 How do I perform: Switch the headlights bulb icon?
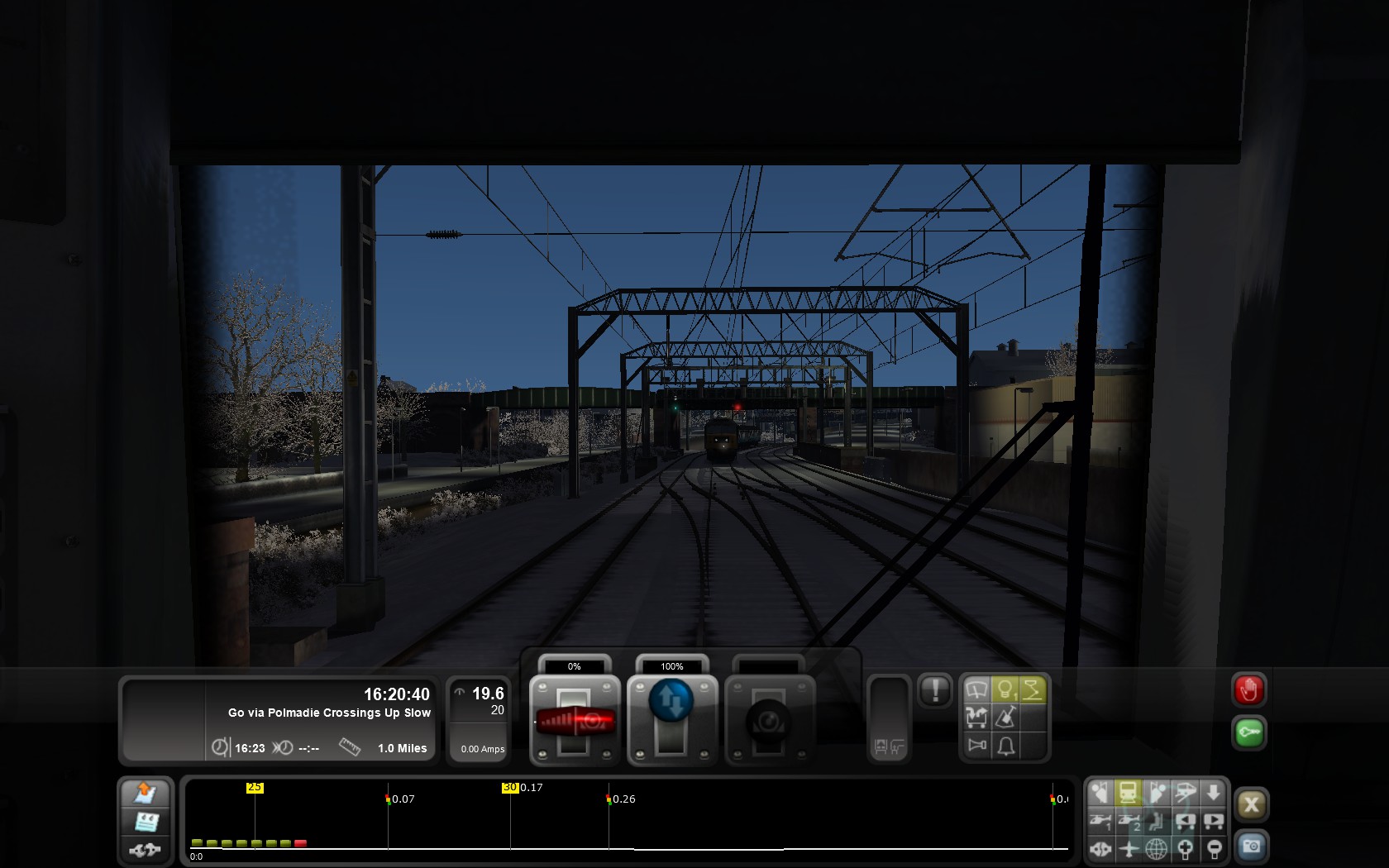click(1005, 690)
